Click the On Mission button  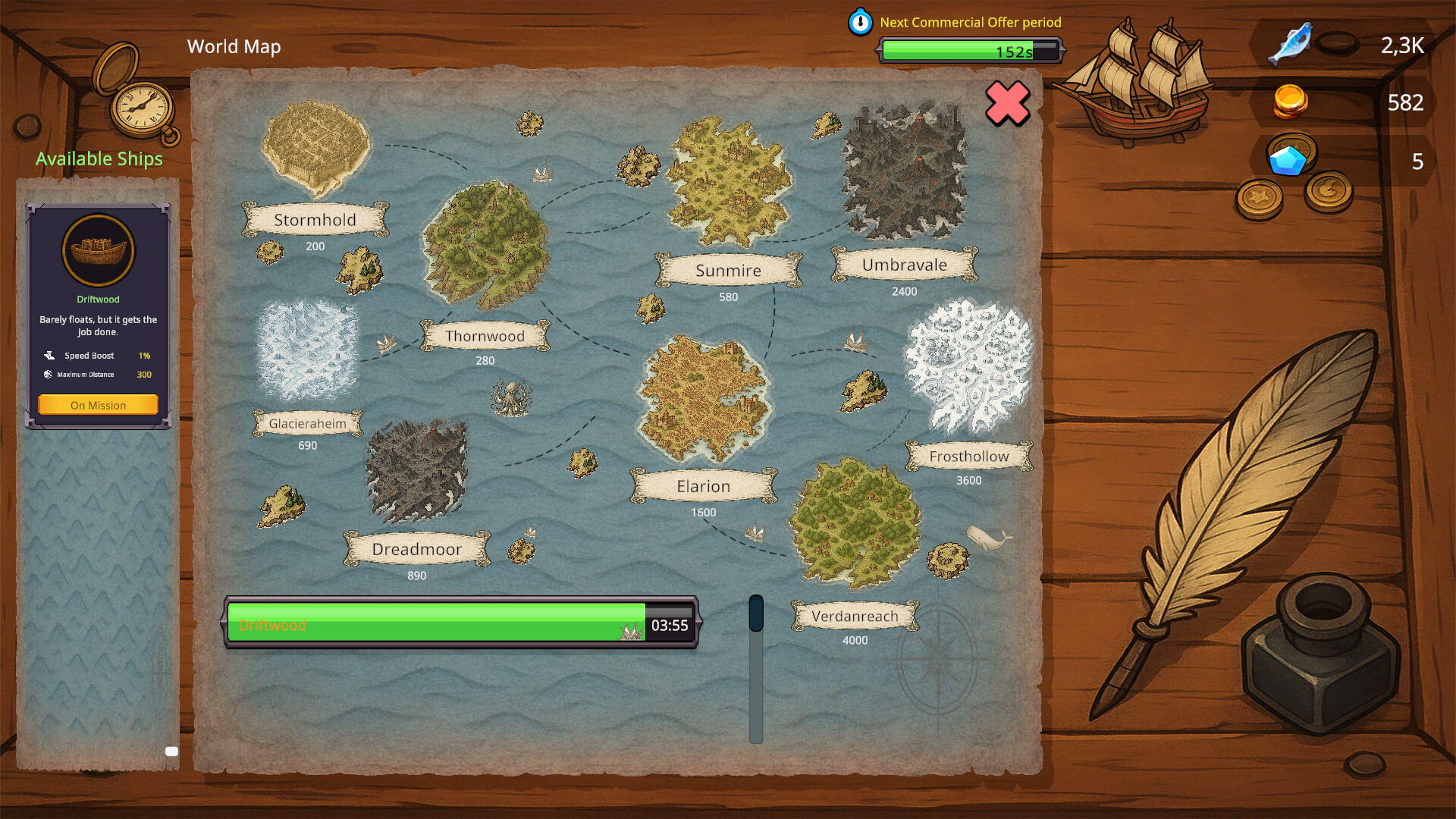[98, 405]
